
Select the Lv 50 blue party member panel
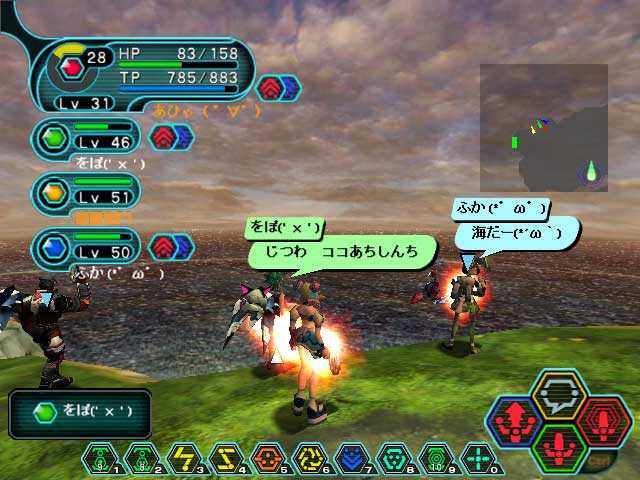(86, 246)
